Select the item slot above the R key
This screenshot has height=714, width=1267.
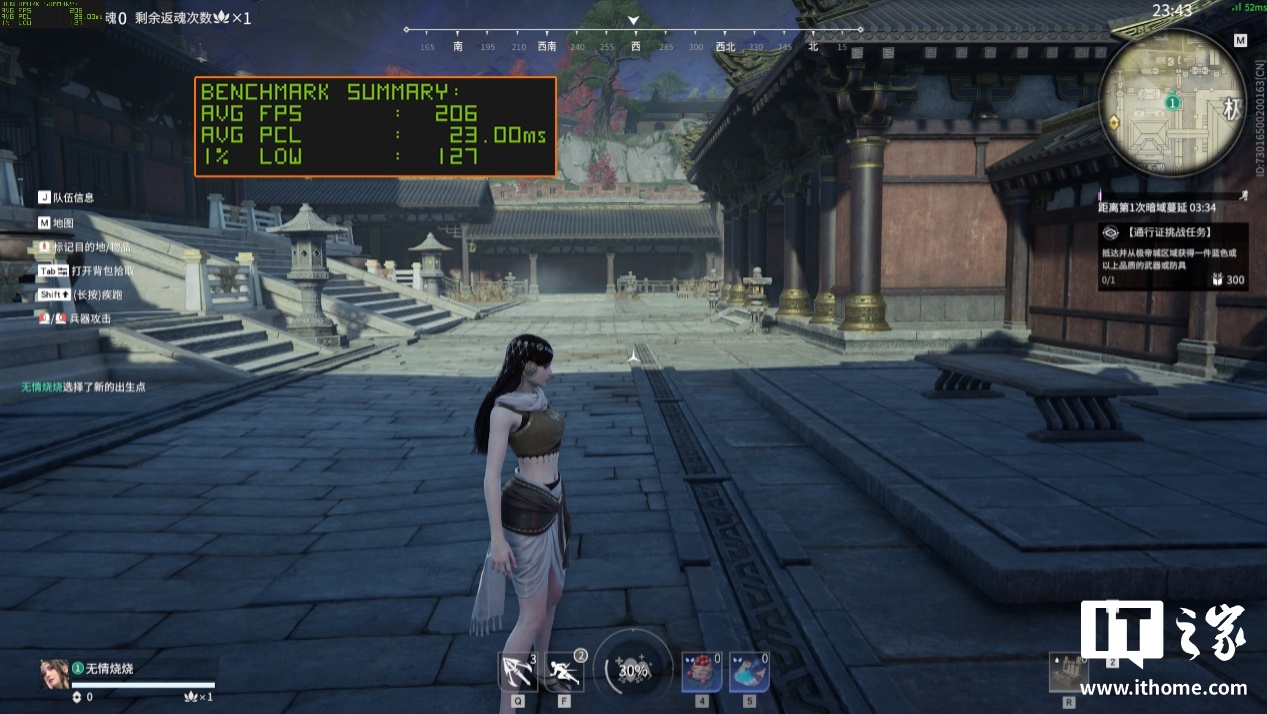[x=1068, y=671]
